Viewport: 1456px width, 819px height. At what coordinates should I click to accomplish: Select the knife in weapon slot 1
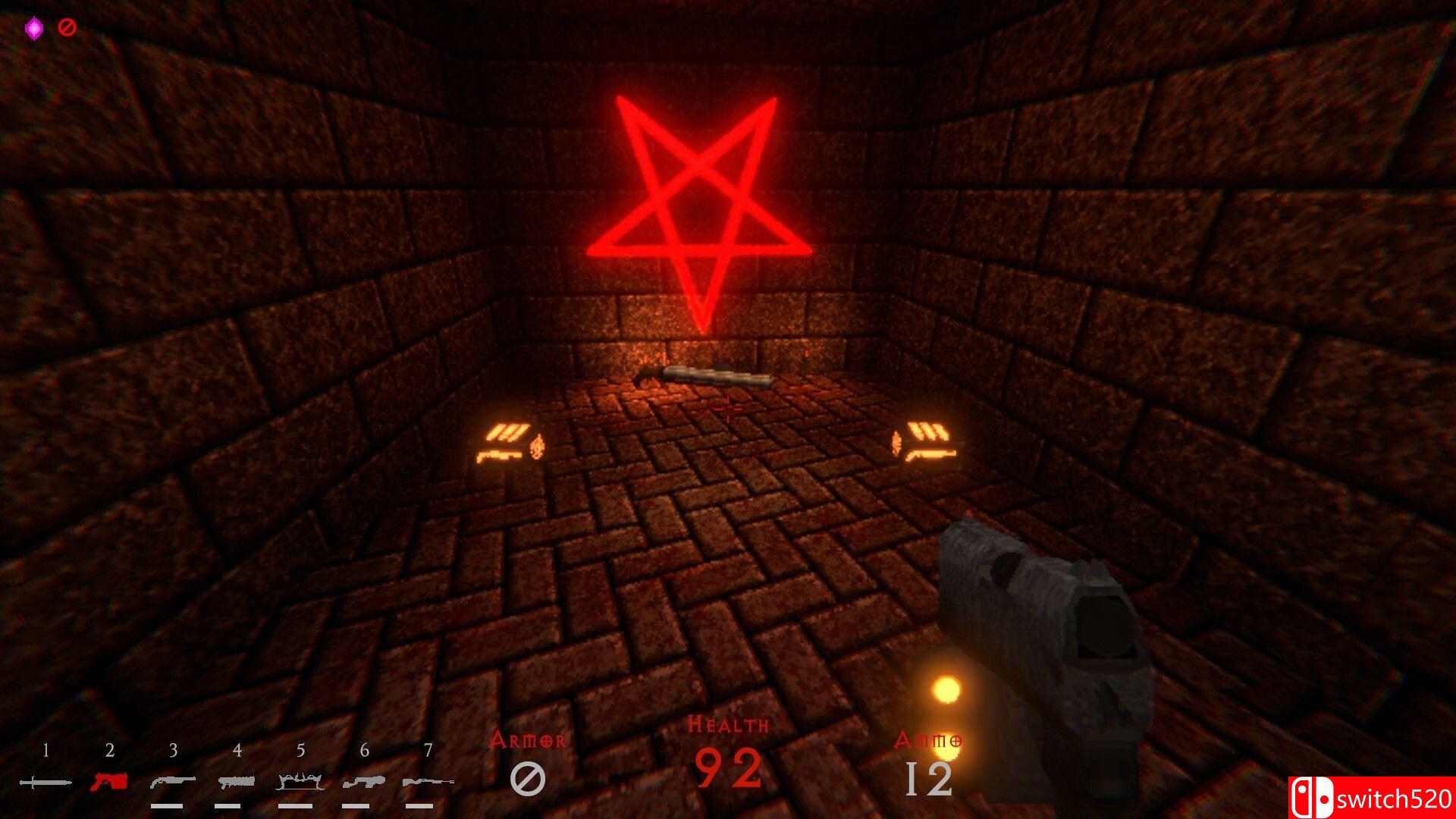[x=45, y=781]
